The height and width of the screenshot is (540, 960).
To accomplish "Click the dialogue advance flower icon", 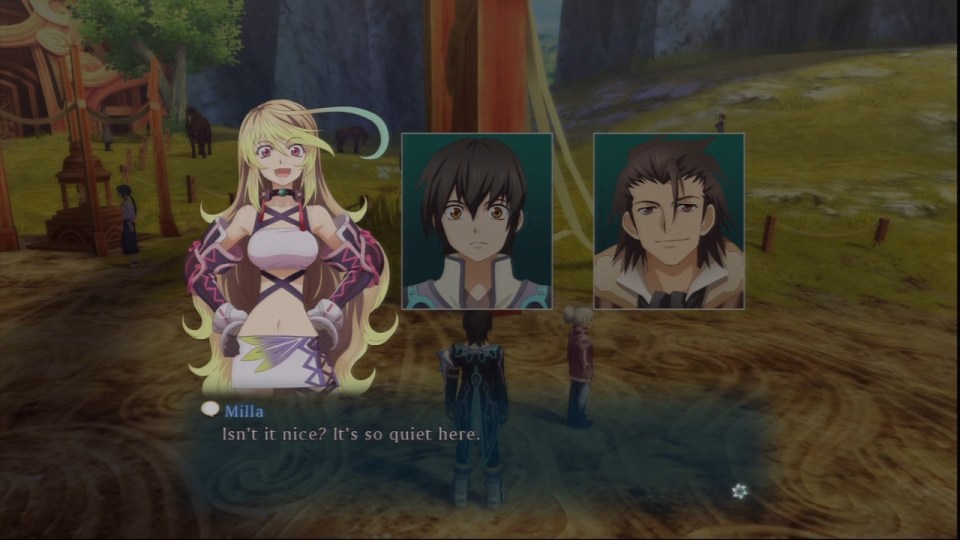I will pos(739,491).
